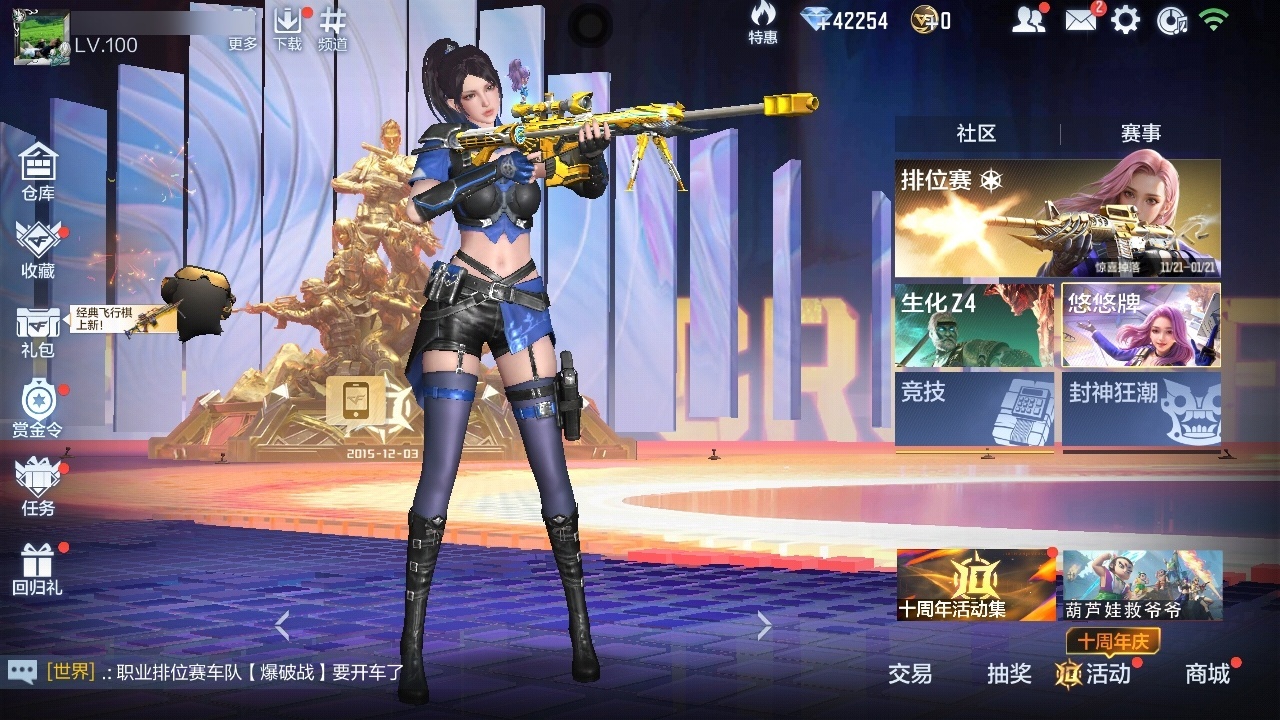Open the mailbox envelope icon
This screenshot has width=1280, height=720.
(x=1081, y=20)
